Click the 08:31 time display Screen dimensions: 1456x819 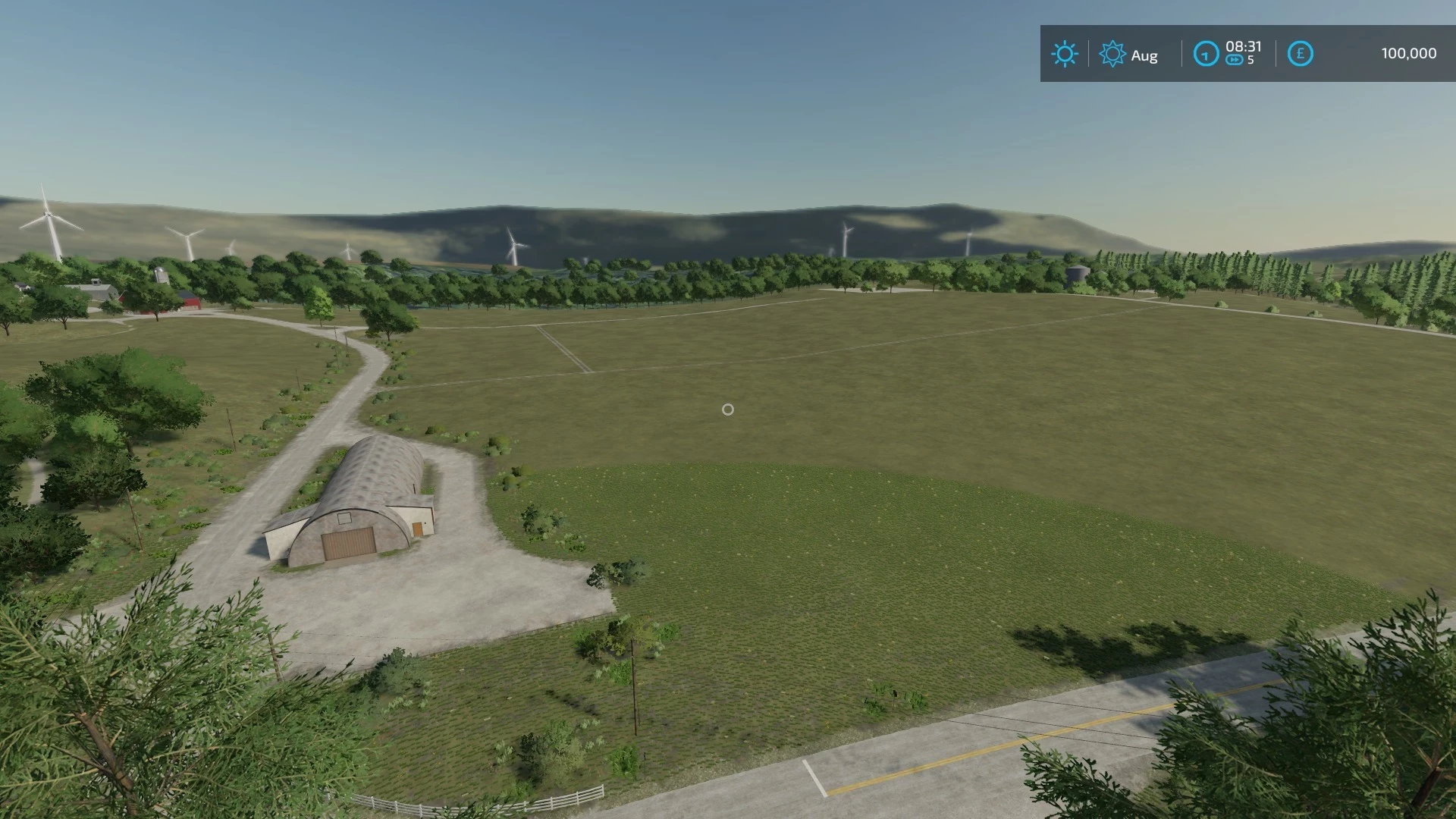pyautogui.click(x=1244, y=47)
